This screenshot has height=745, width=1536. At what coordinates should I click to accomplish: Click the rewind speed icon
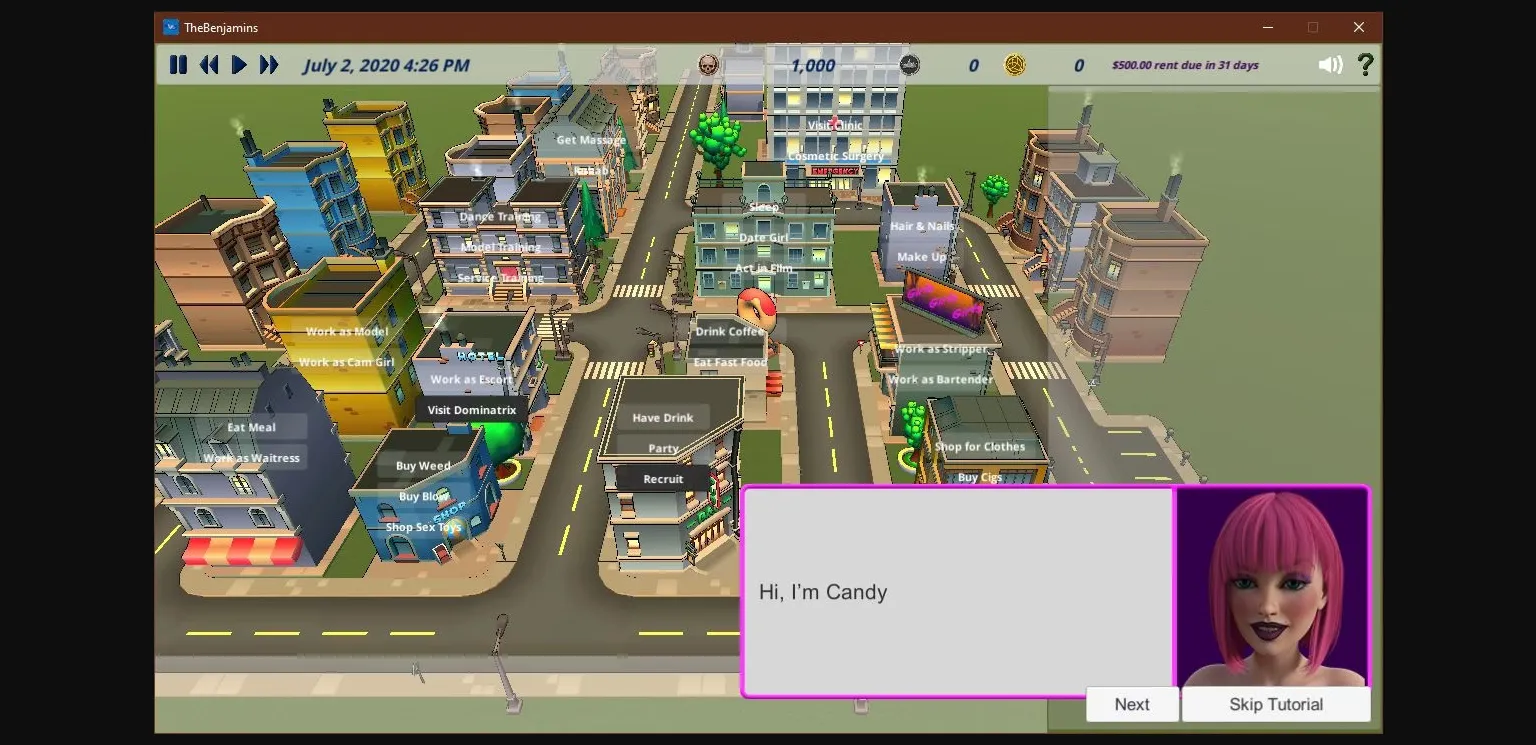point(209,64)
